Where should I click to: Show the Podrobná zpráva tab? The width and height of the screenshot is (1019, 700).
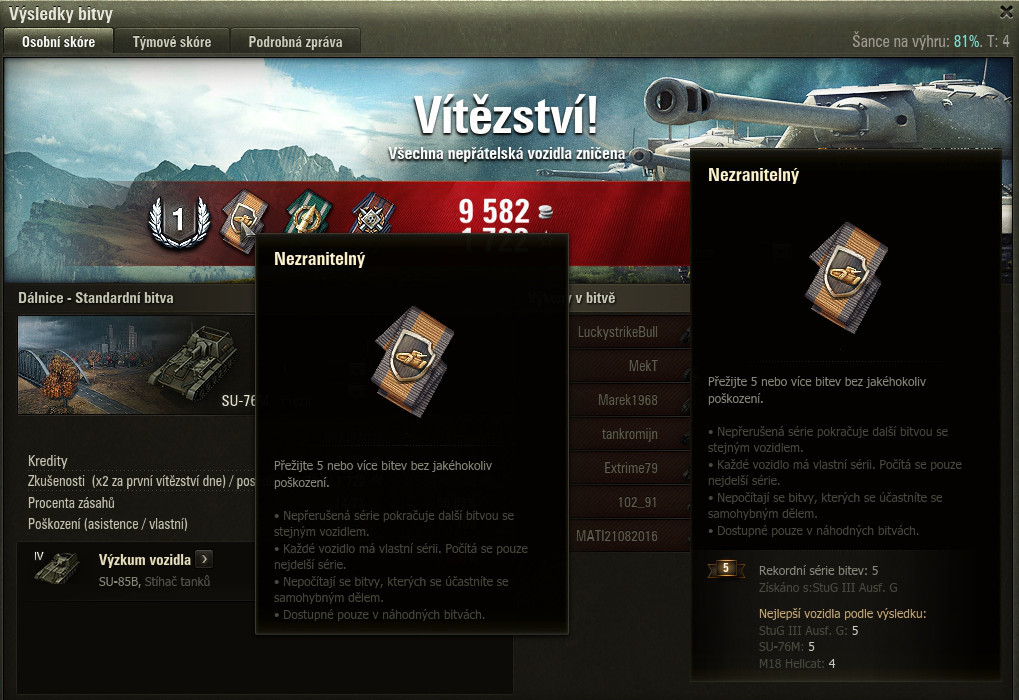pyautogui.click(x=295, y=42)
